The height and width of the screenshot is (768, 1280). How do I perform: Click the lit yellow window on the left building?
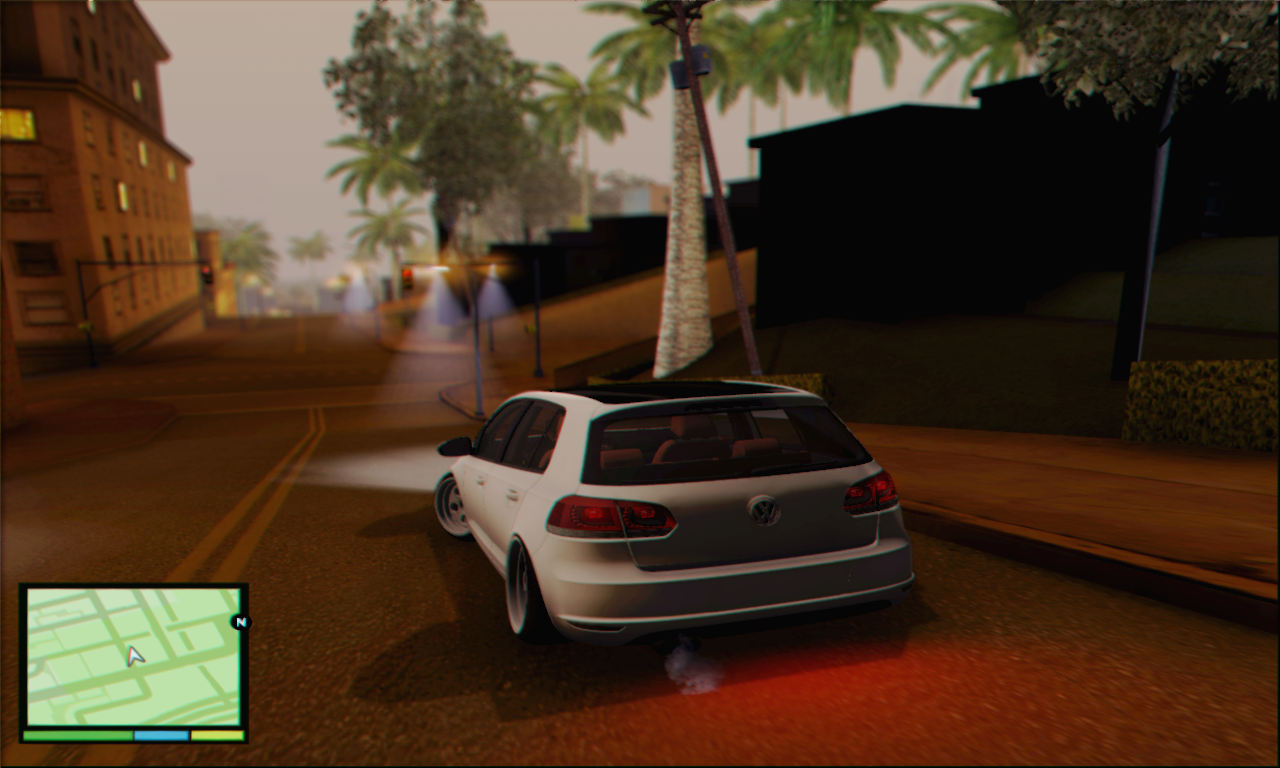point(20,125)
